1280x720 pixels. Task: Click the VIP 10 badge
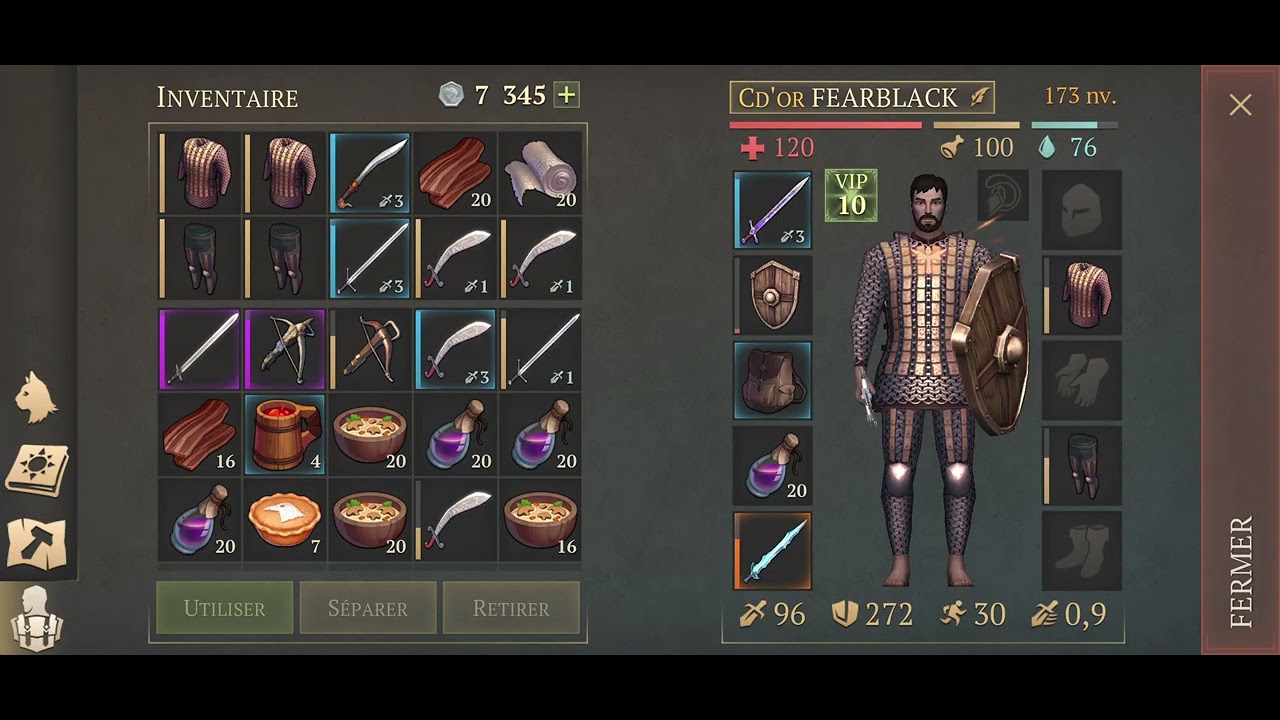[851, 195]
